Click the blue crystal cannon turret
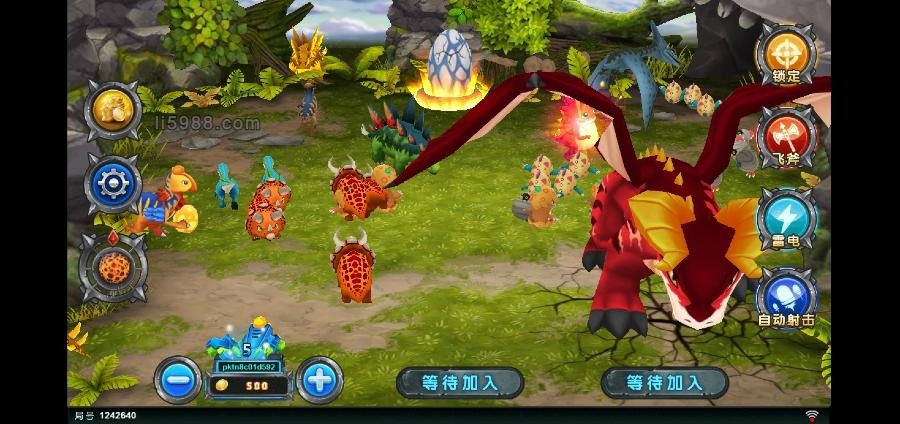Image resolution: width=900 pixels, height=424 pixels. (246, 342)
